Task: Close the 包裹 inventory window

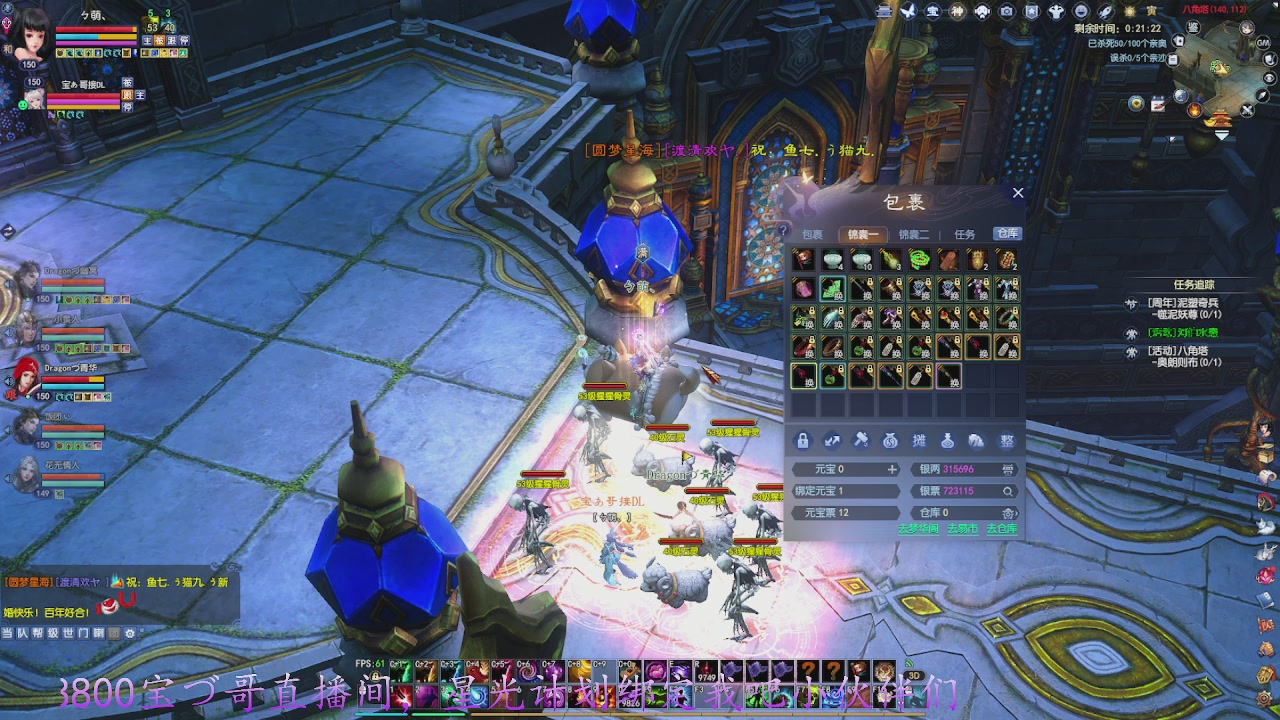Action: (x=1018, y=193)
